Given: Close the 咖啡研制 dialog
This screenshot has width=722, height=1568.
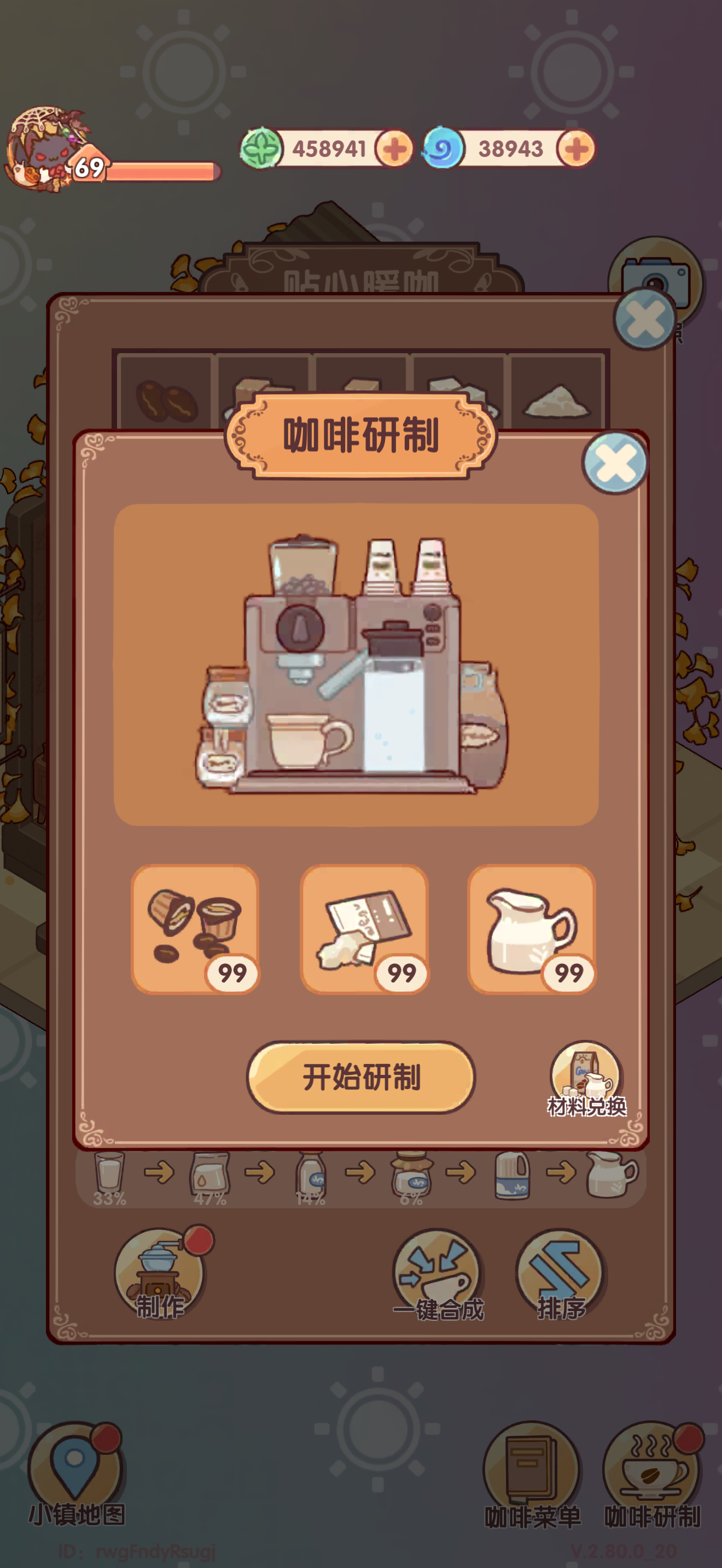Looking at the screenshot, I should click(614, 461).
